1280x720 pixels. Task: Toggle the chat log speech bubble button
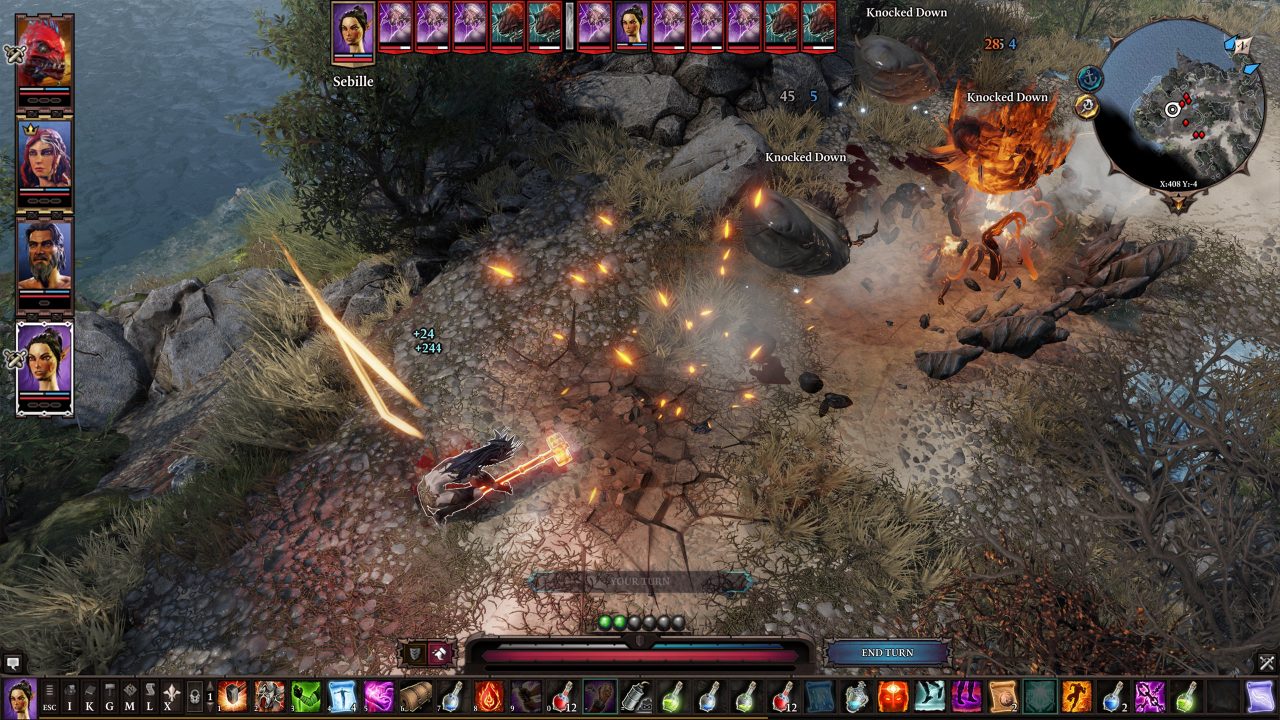pos(13,662)
